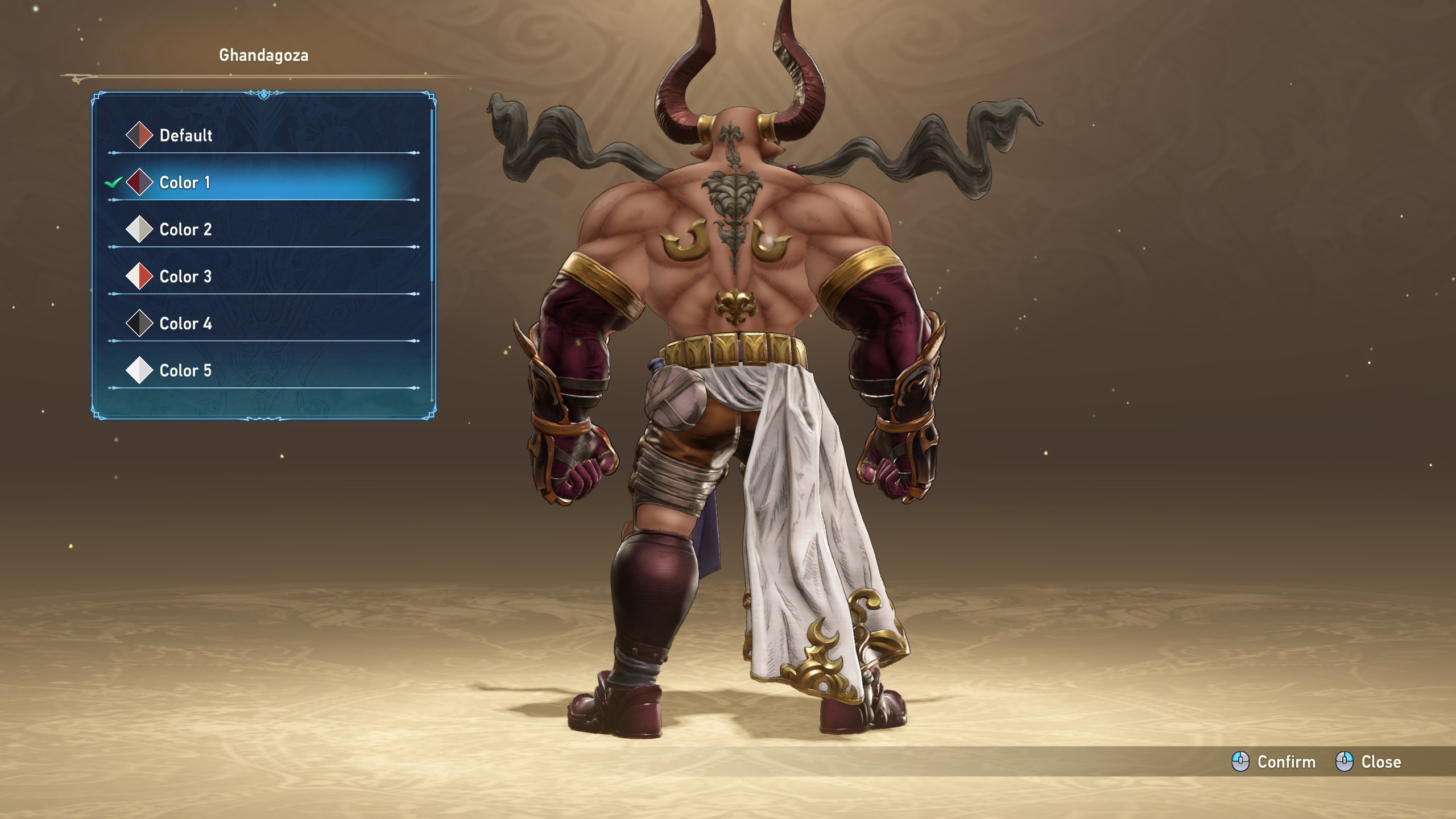The width and height of the screenshot is (1456, 819).
Task: Choose the Color 1 option
Action: coord(184,183)
